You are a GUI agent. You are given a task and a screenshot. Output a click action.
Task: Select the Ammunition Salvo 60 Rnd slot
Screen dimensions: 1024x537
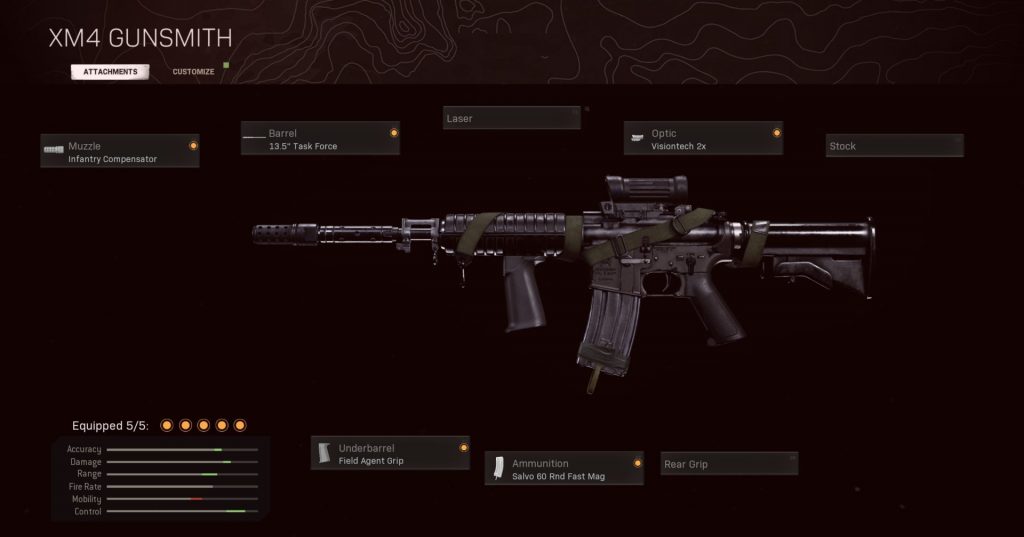564,469
